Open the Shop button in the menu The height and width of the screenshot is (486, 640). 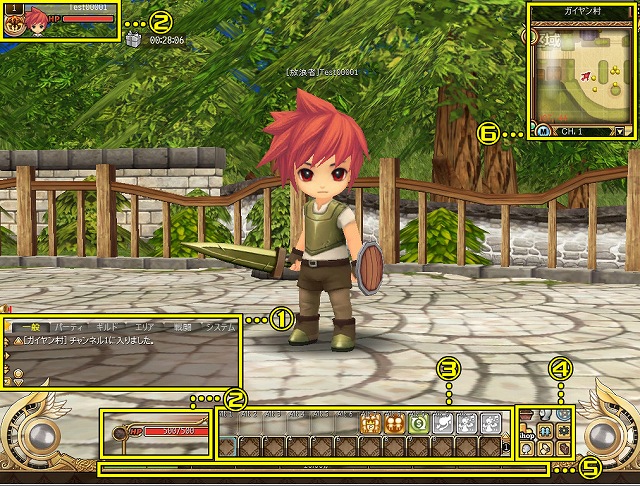click(527, 435)
